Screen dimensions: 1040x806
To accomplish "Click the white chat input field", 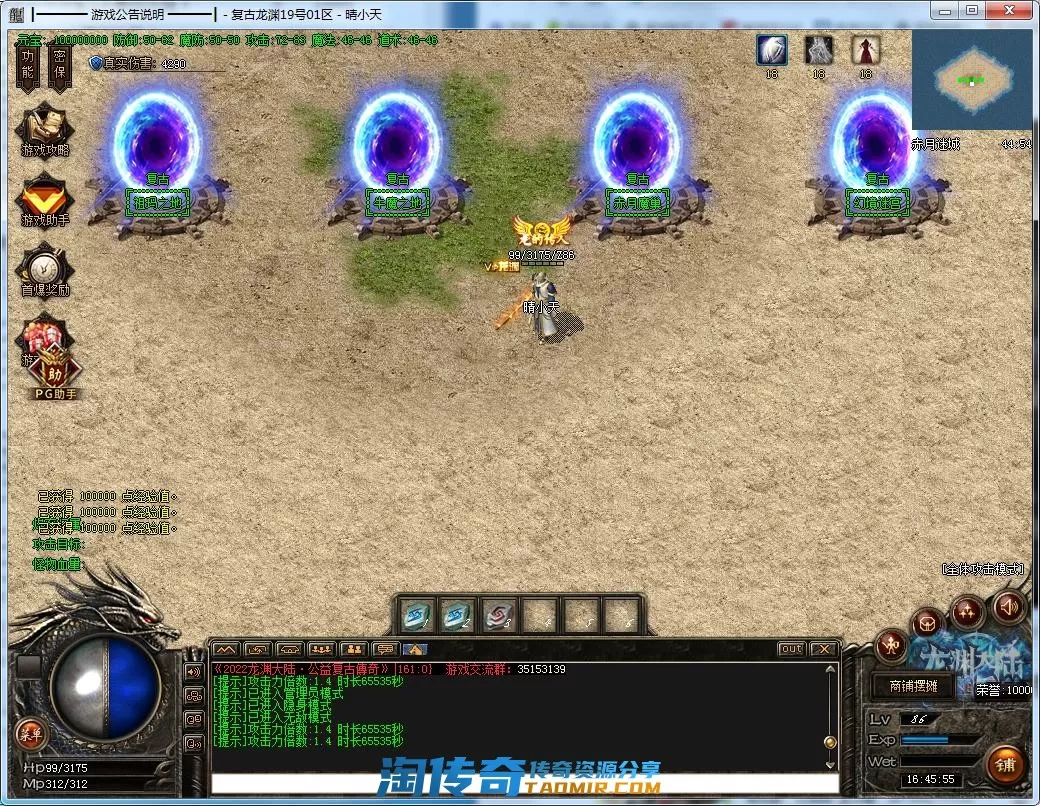I will [520, 782].
